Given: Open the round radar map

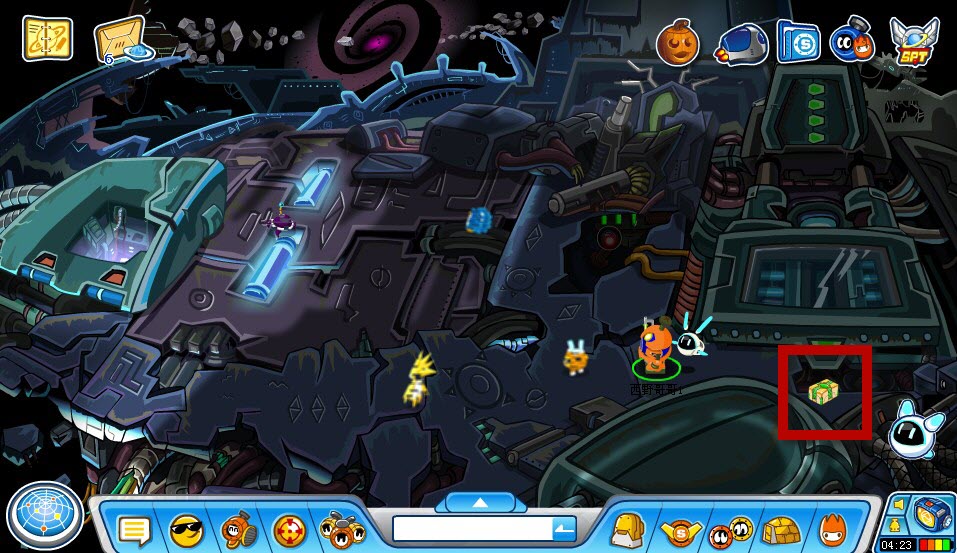Looking at the screenshot, I should pos(42,515).
